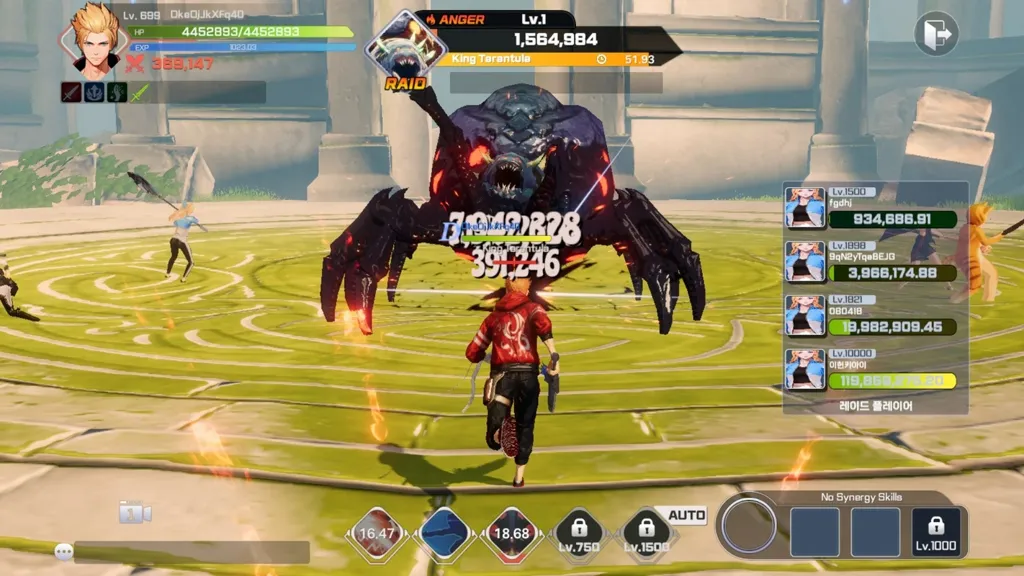
Task: Use the blue diamond skill
Action: pos(445,533)
